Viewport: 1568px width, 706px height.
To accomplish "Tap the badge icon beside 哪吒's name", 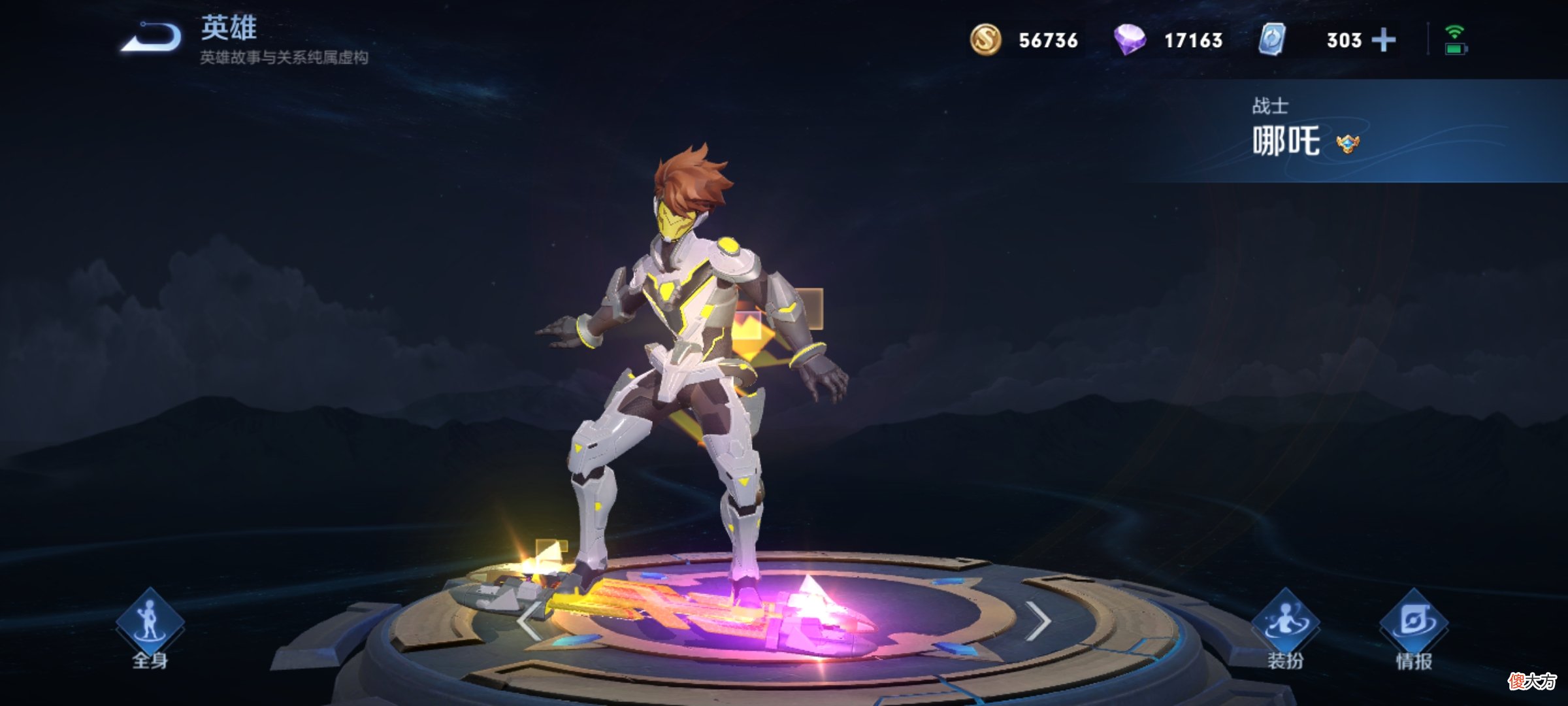I will click(1347, 143).
